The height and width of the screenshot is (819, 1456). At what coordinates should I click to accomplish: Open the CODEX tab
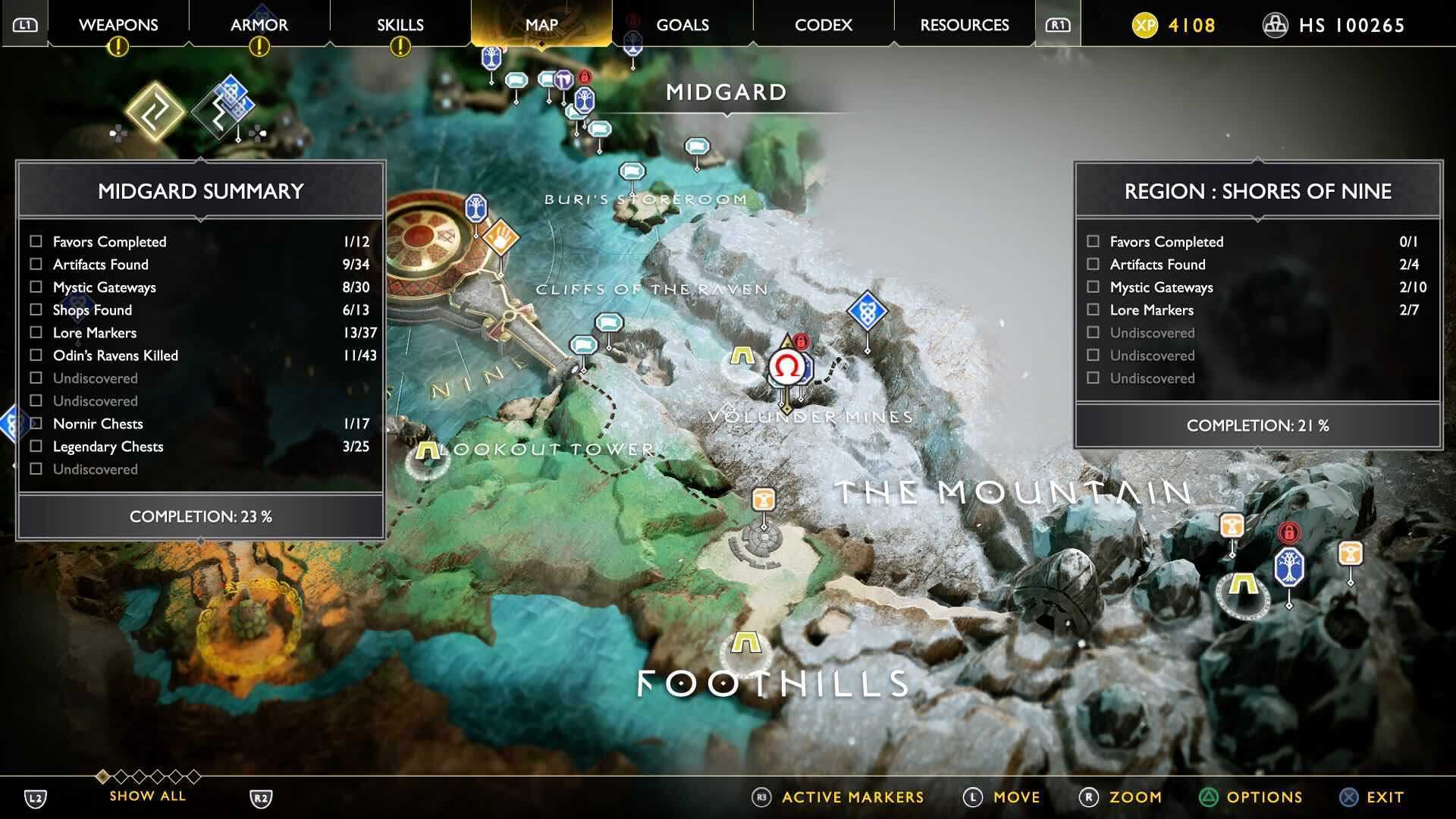tap(822, 24)
